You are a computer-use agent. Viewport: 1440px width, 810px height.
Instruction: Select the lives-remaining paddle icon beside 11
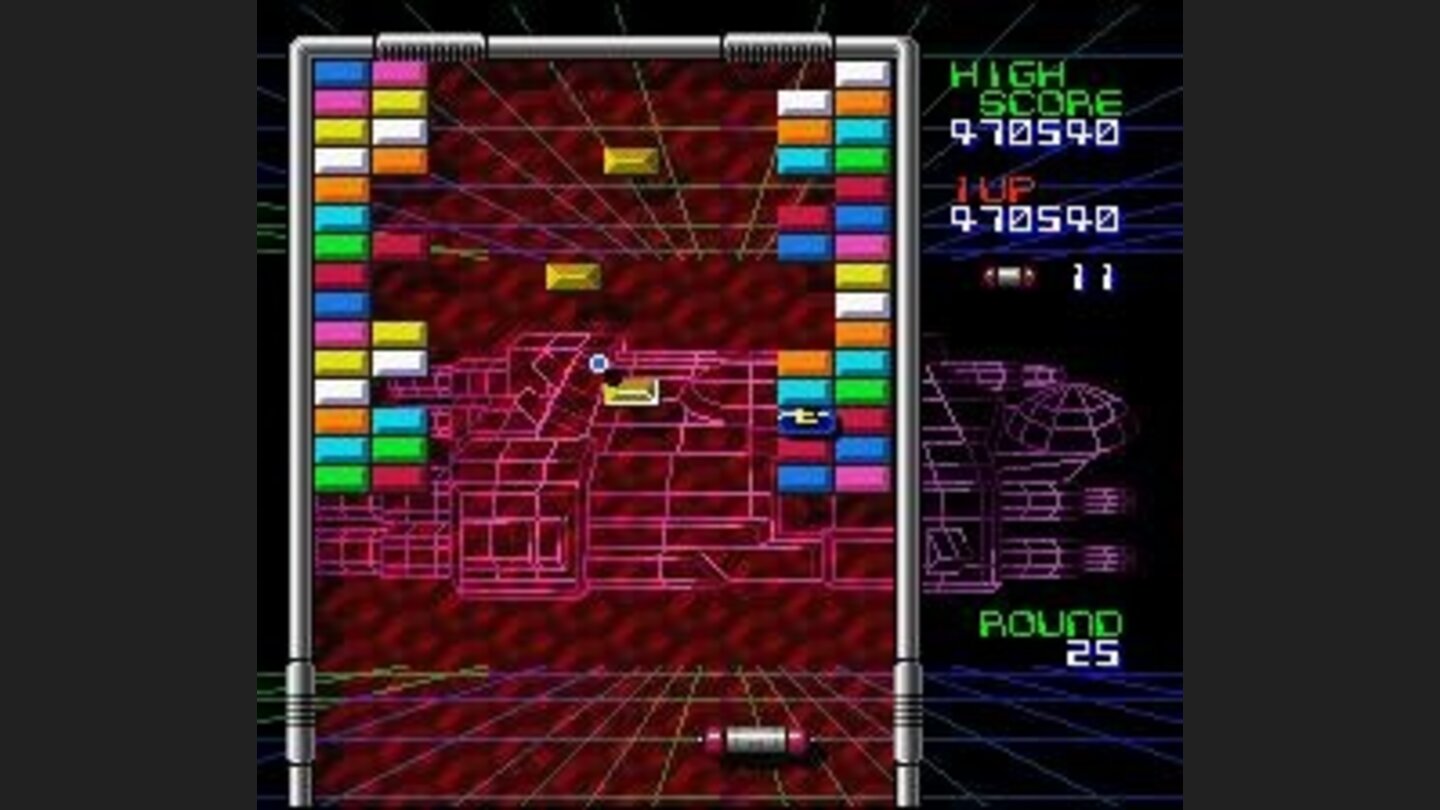(x=1011, y=278)
